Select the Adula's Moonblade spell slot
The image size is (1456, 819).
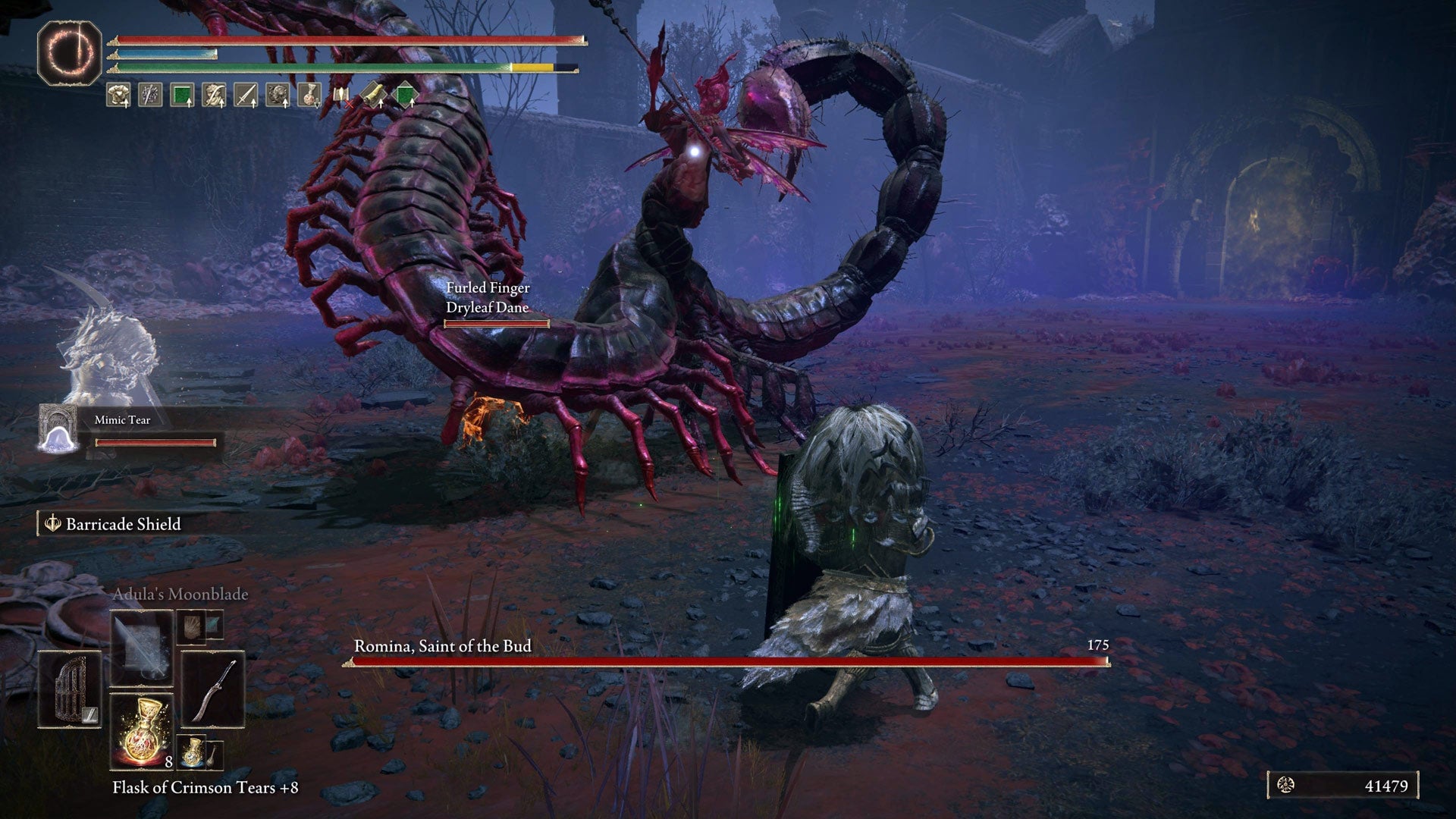(x=141, y=649)
